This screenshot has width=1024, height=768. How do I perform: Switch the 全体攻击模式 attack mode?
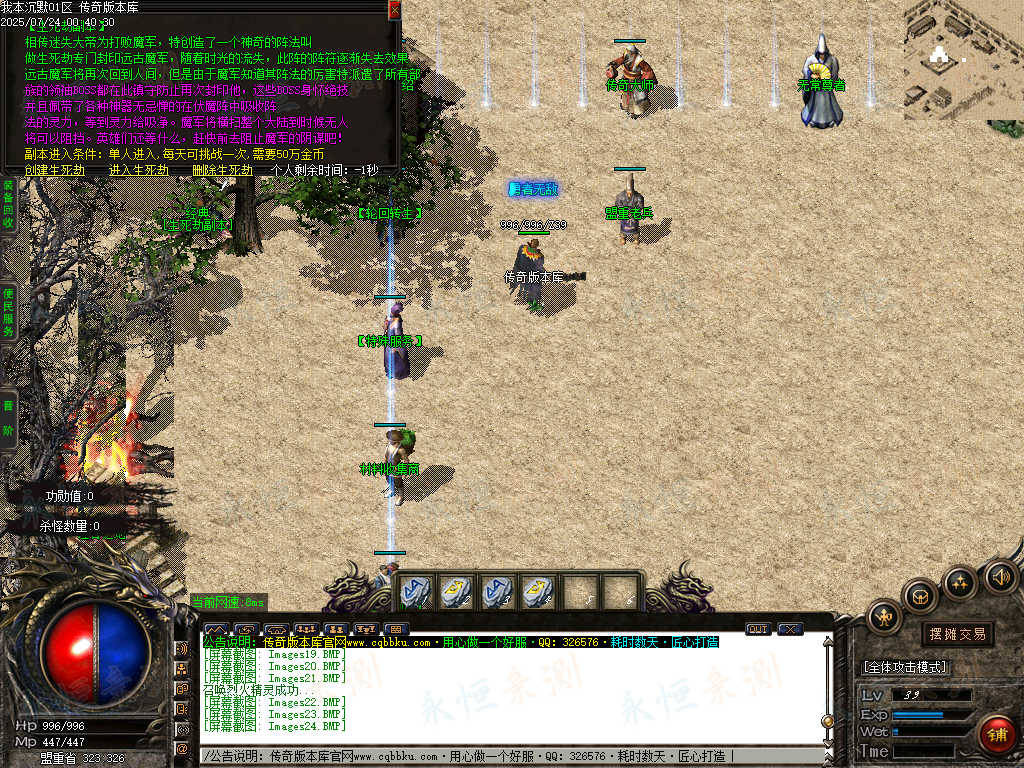(905, 667)
